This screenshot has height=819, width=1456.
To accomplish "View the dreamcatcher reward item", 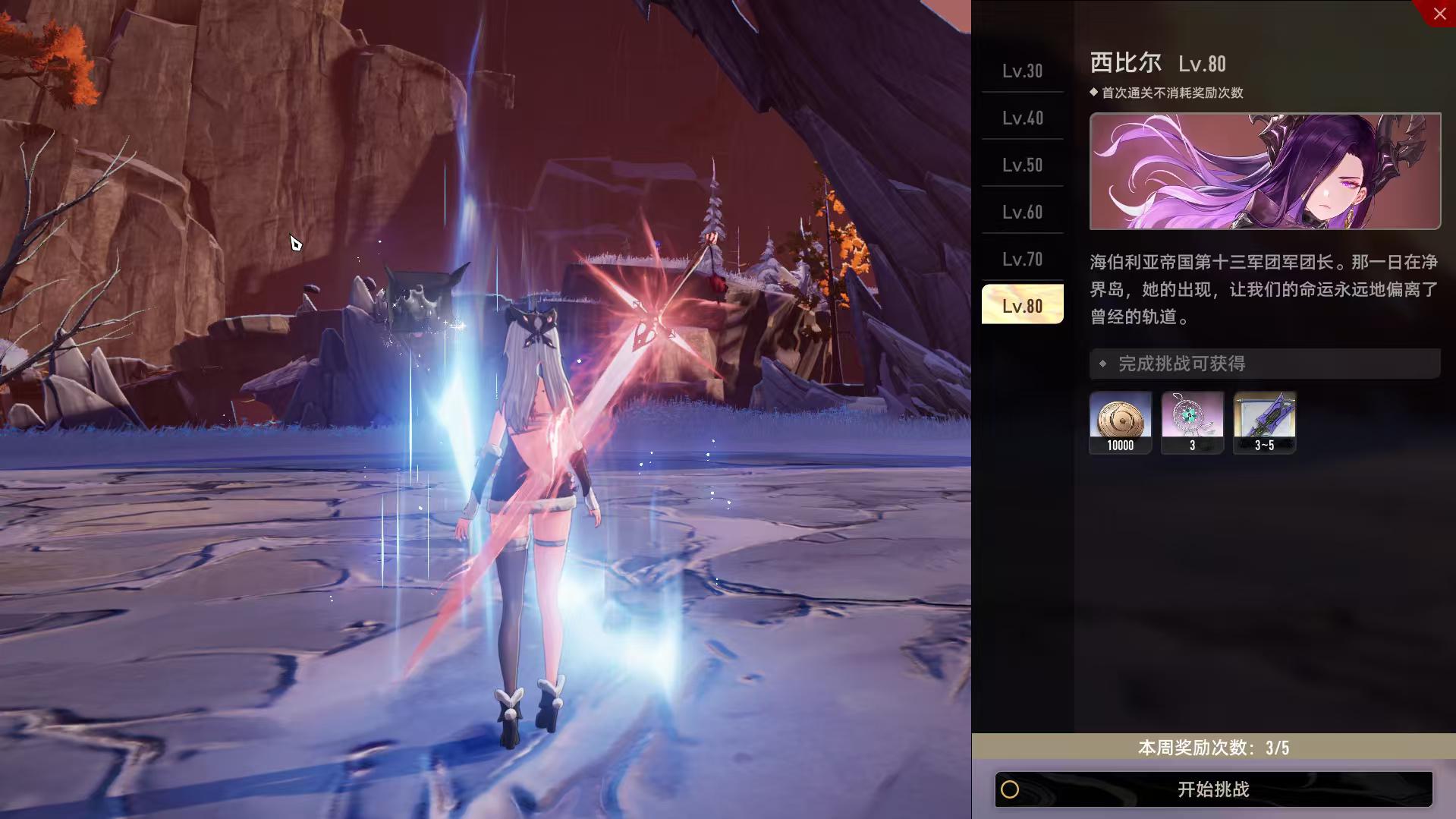I will pos(1192,422).
